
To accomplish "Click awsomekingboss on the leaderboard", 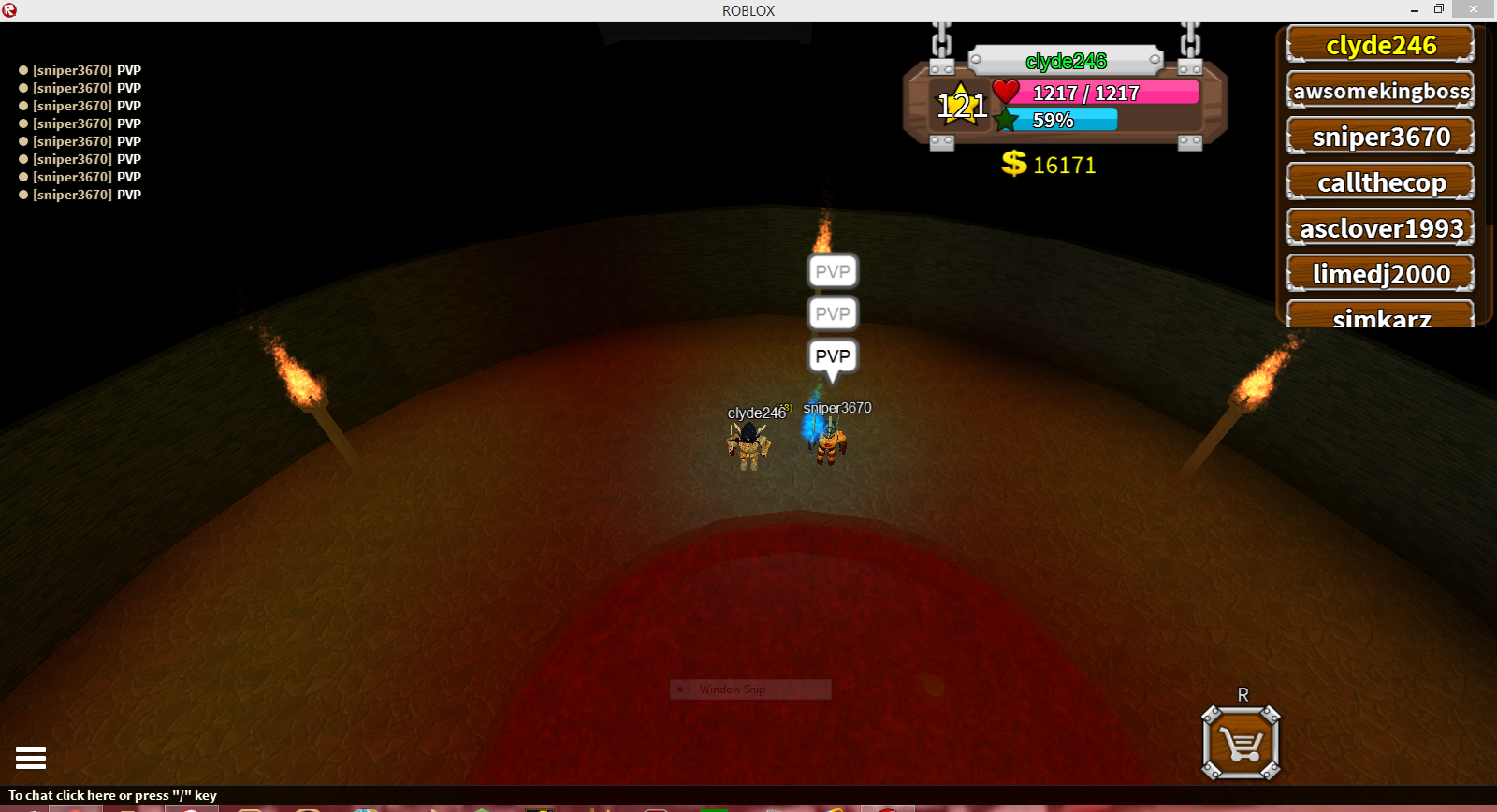I will tap(1379, 91).
